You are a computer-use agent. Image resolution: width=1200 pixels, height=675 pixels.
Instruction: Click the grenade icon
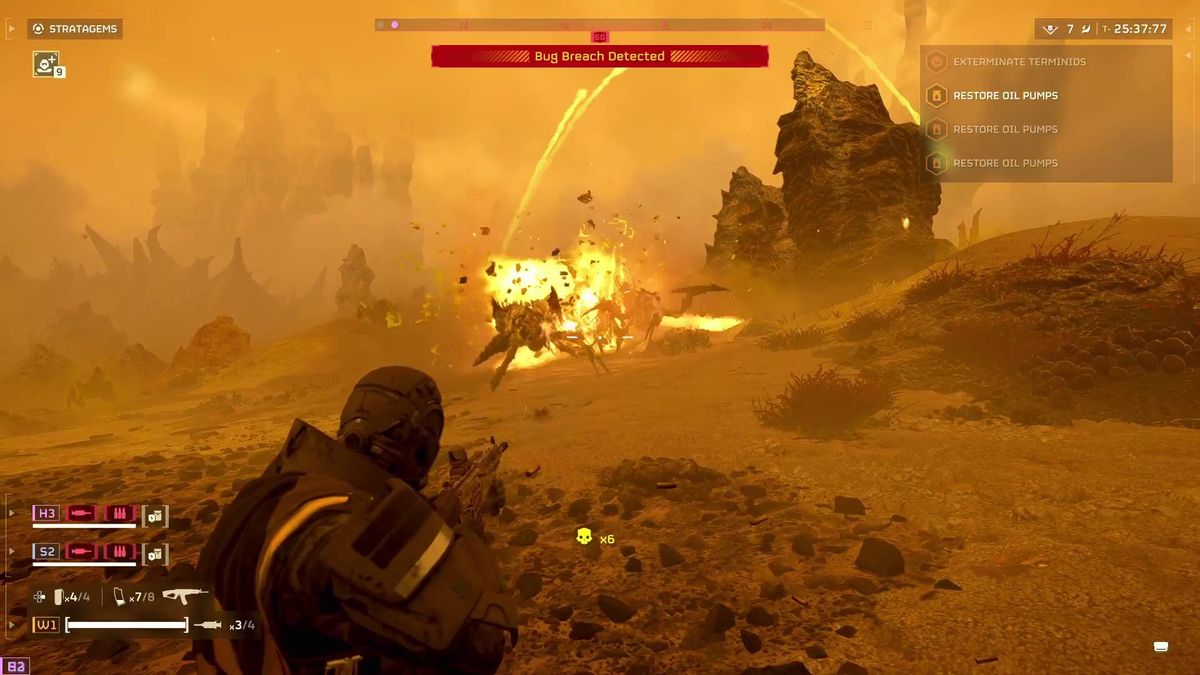pyautogui.click(x=61, y=597)
